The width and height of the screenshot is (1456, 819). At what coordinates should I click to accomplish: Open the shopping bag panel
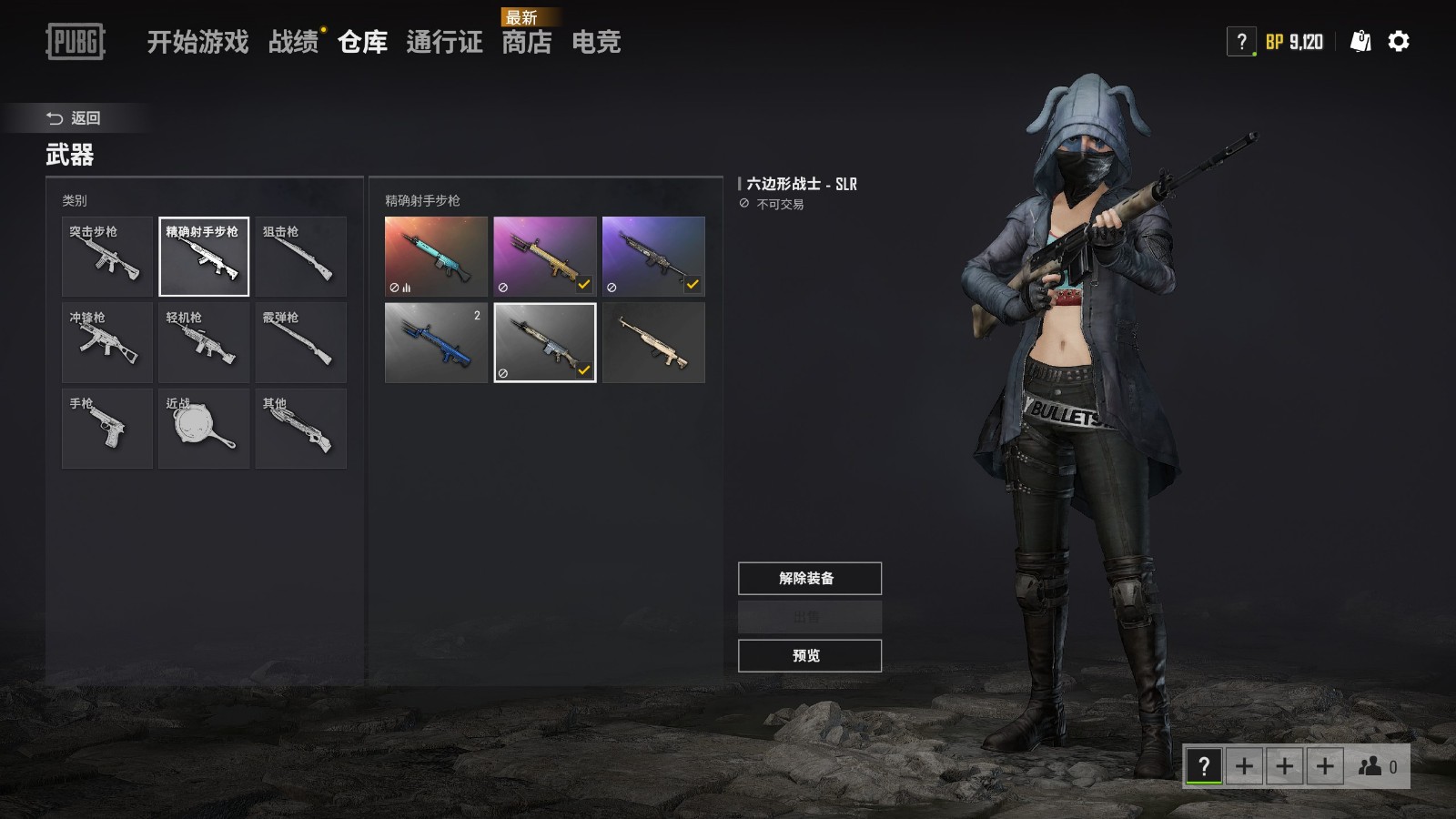1358,41
